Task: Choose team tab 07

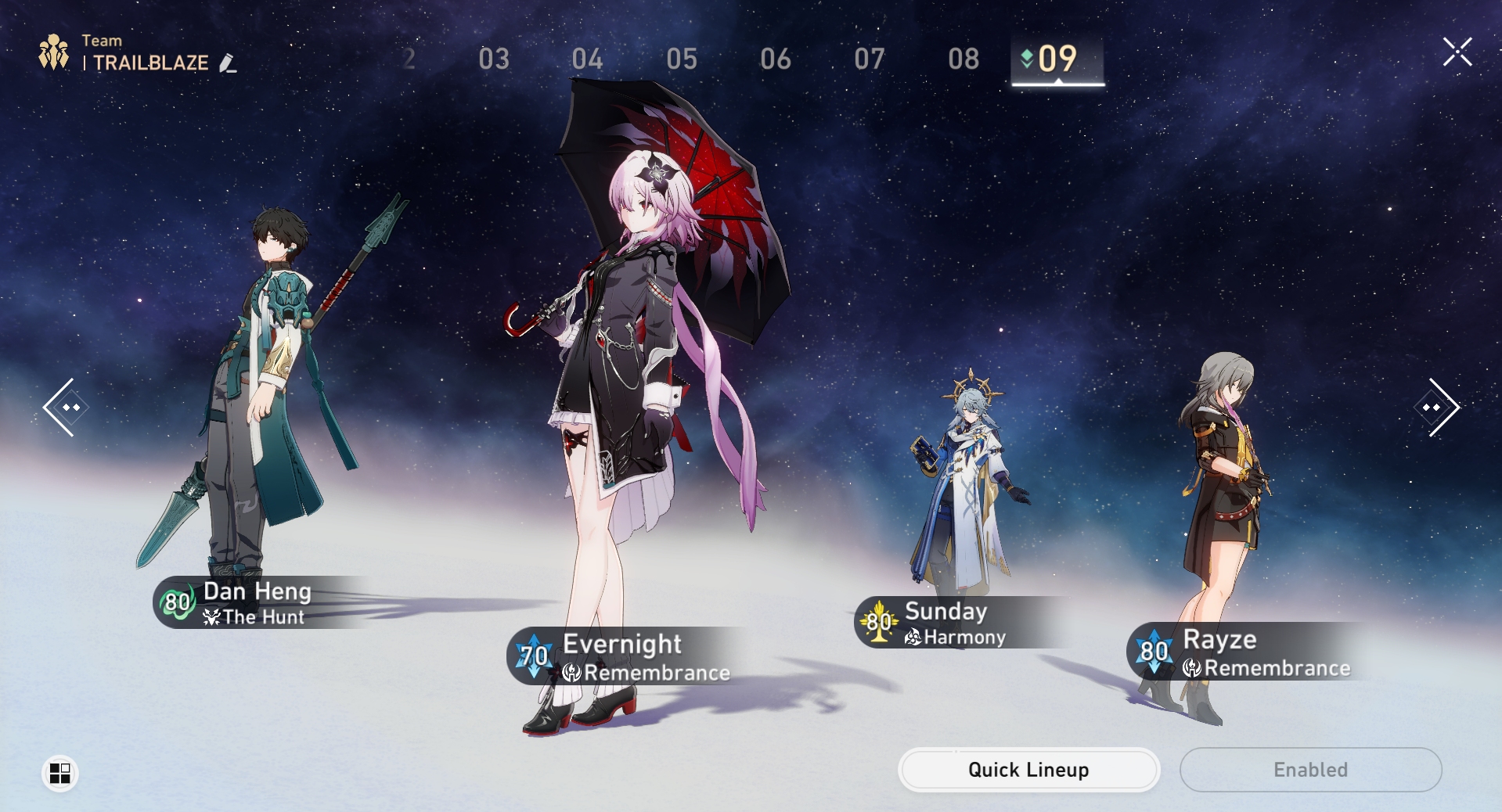Action: [870, 59]
